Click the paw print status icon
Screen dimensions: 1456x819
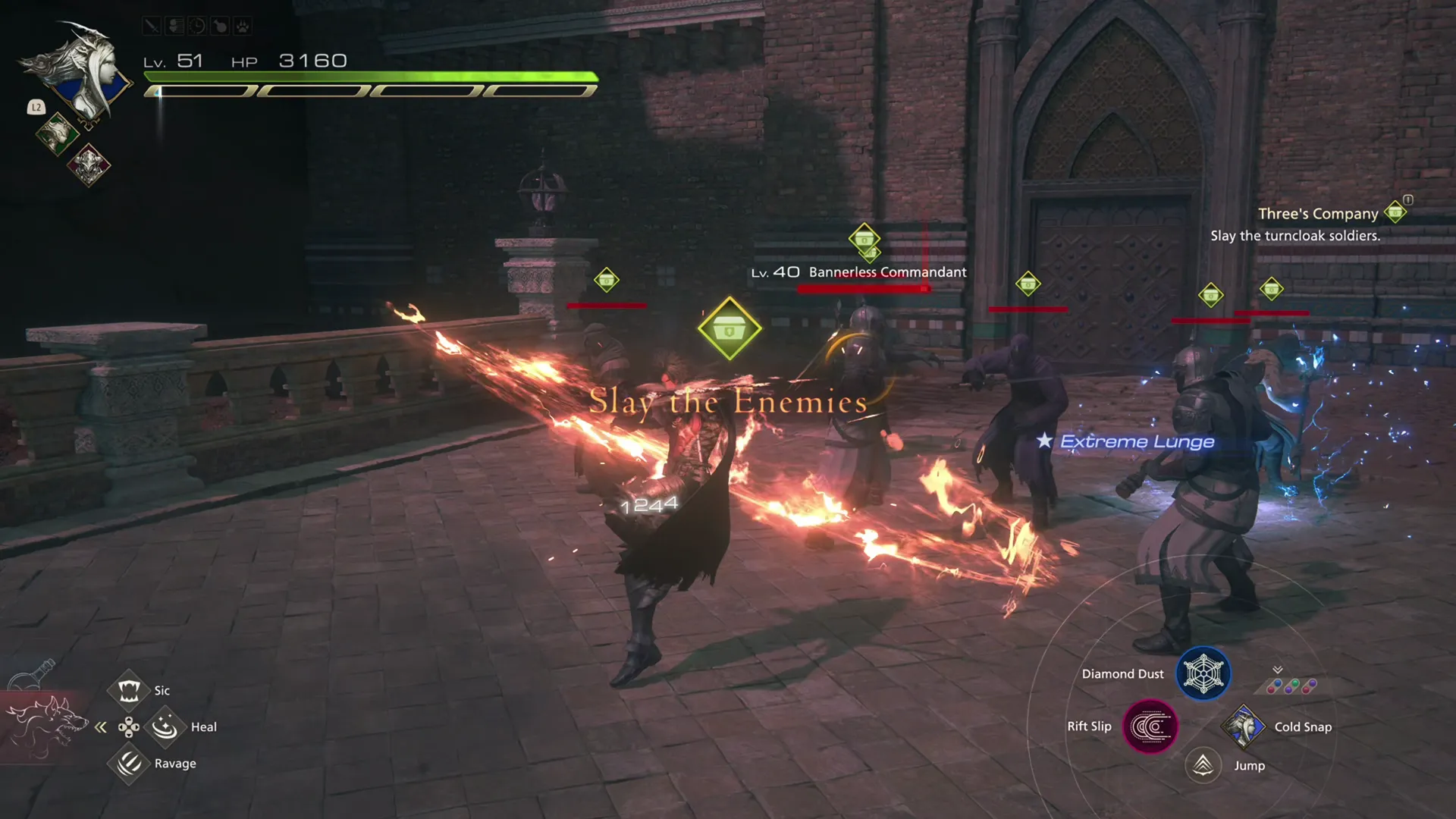pyautogui.click(x=241, y=25)
